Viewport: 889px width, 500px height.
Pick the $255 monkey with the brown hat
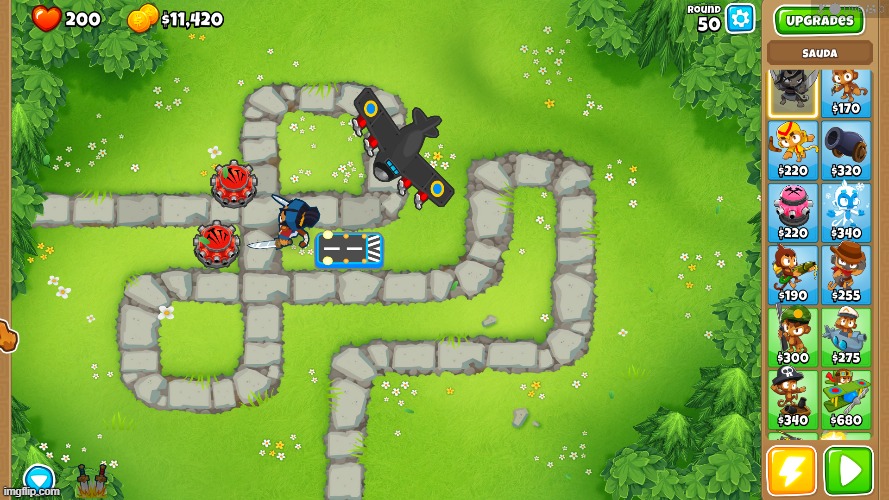[846, 275]
